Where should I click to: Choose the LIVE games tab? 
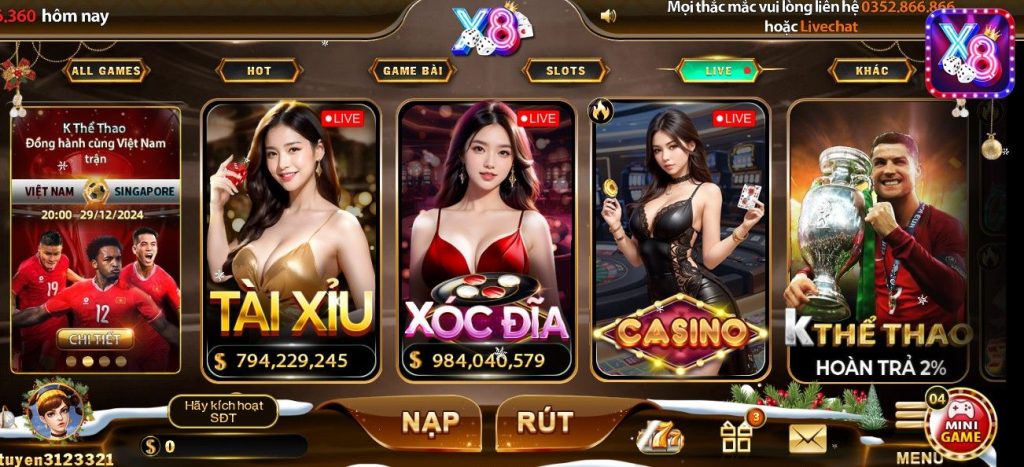pos(719,71)
